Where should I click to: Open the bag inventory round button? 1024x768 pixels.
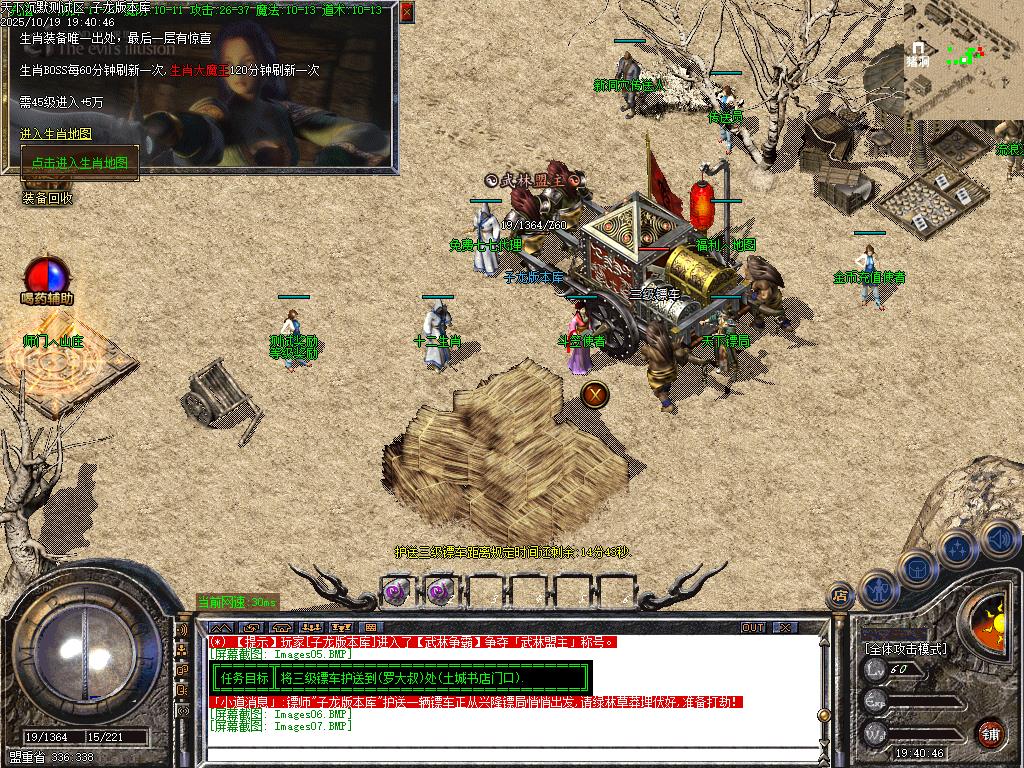pyautogui.click(x=917, y=569)
